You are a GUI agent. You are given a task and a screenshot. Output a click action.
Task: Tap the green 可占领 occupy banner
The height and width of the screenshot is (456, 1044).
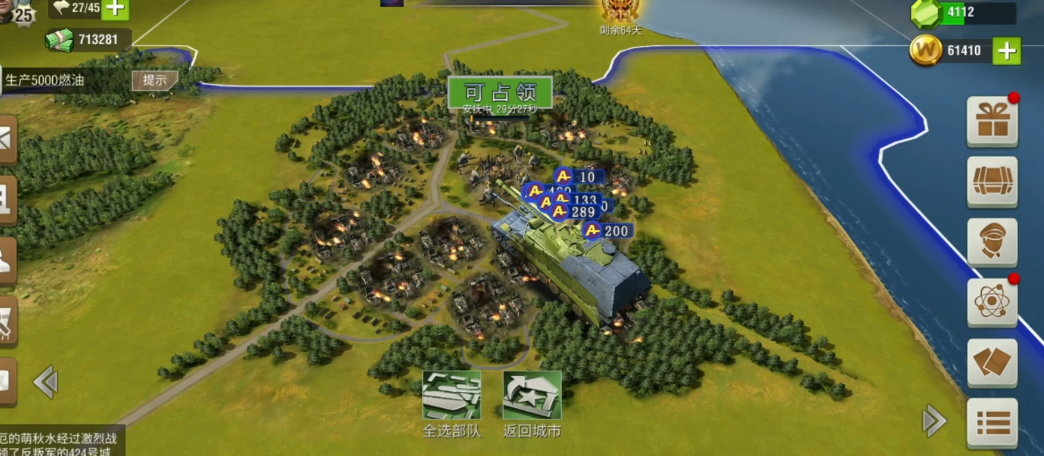[499, 91]
